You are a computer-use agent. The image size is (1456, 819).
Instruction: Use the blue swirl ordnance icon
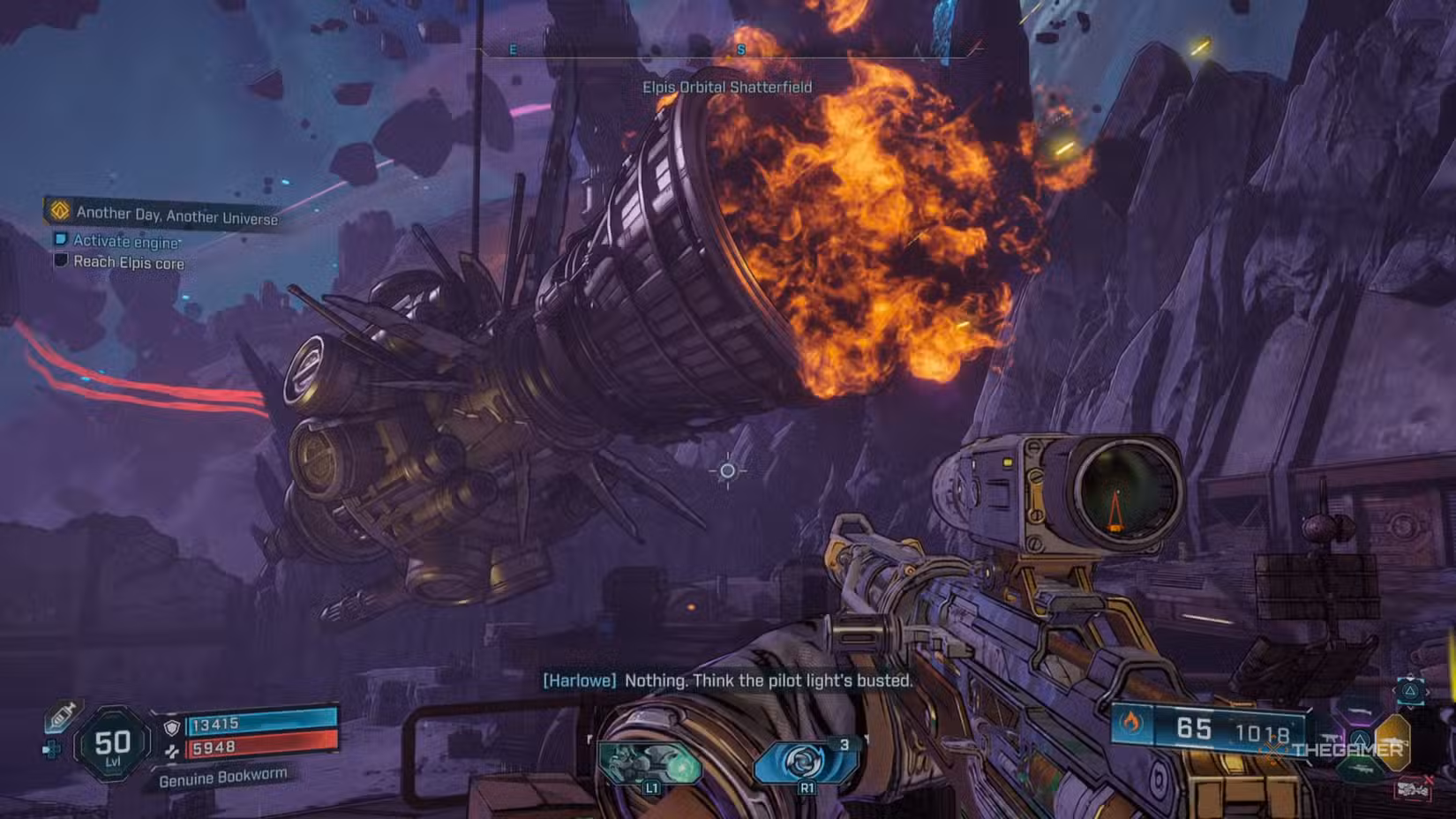[x=803, y=763]
